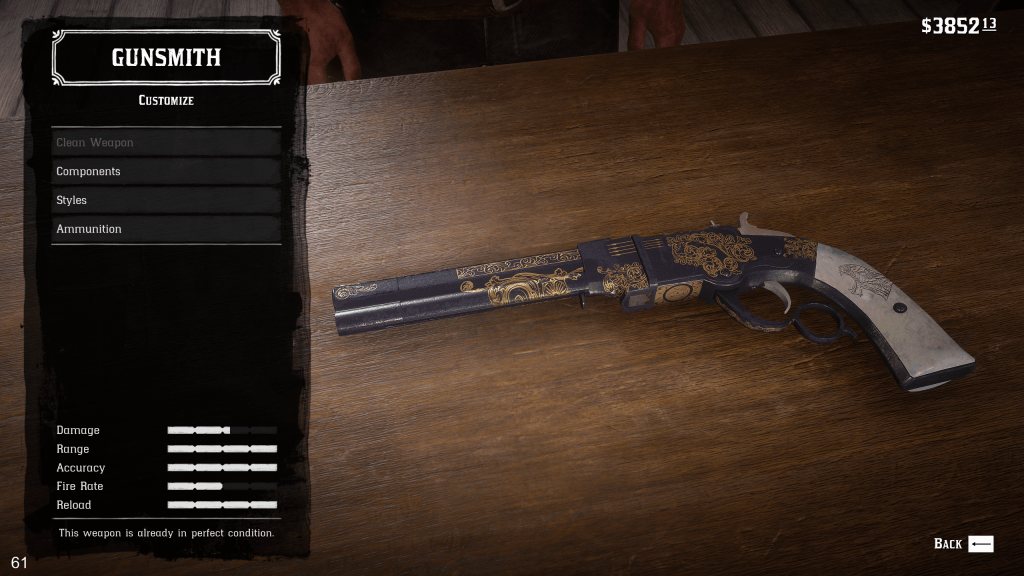The width and height of the screenshot is (1024, 576).
Task: Open the Ammunition menu
Action: coord(166,229)
